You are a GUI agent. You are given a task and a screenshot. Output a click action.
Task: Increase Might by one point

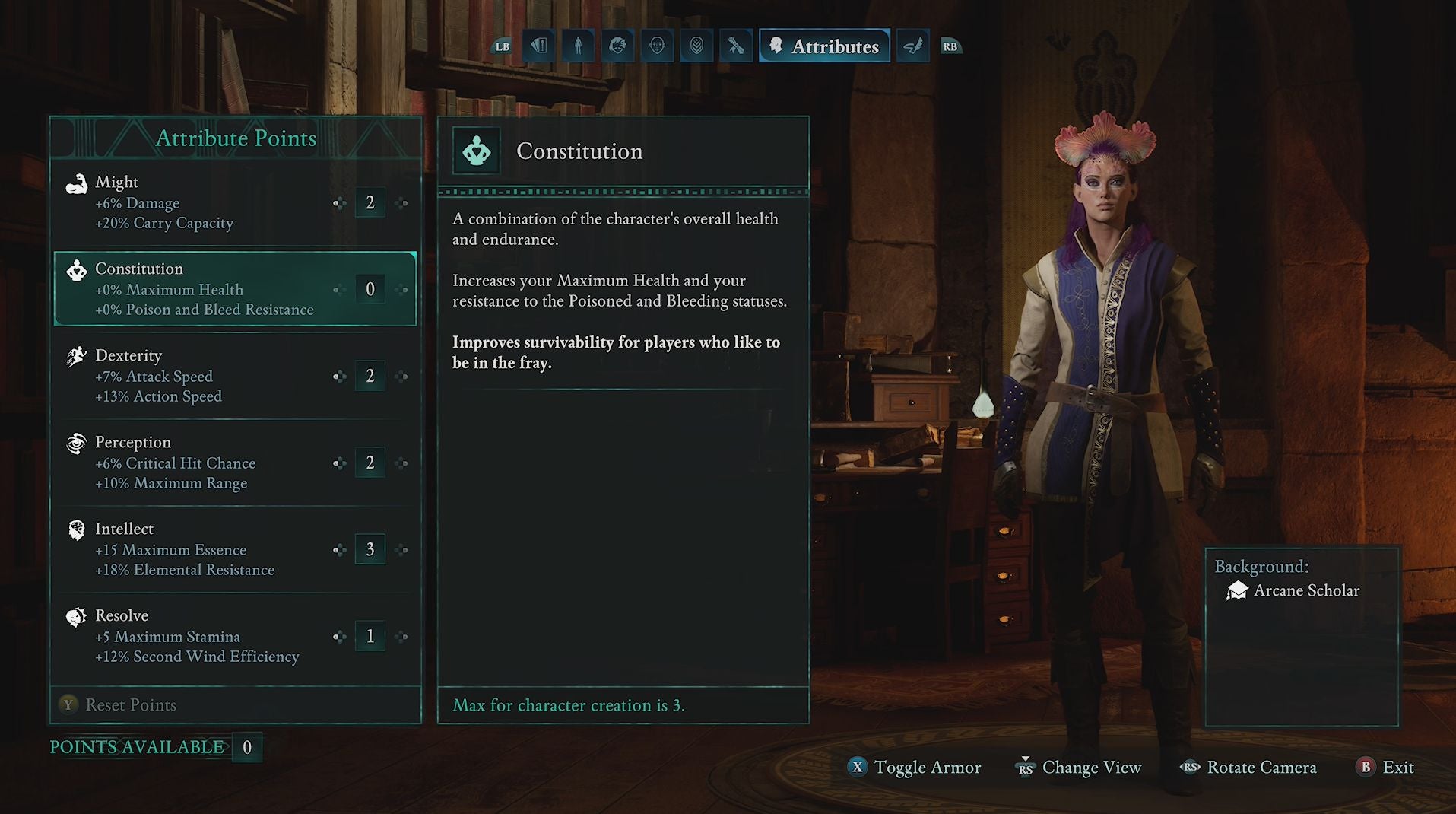point(401,203)
